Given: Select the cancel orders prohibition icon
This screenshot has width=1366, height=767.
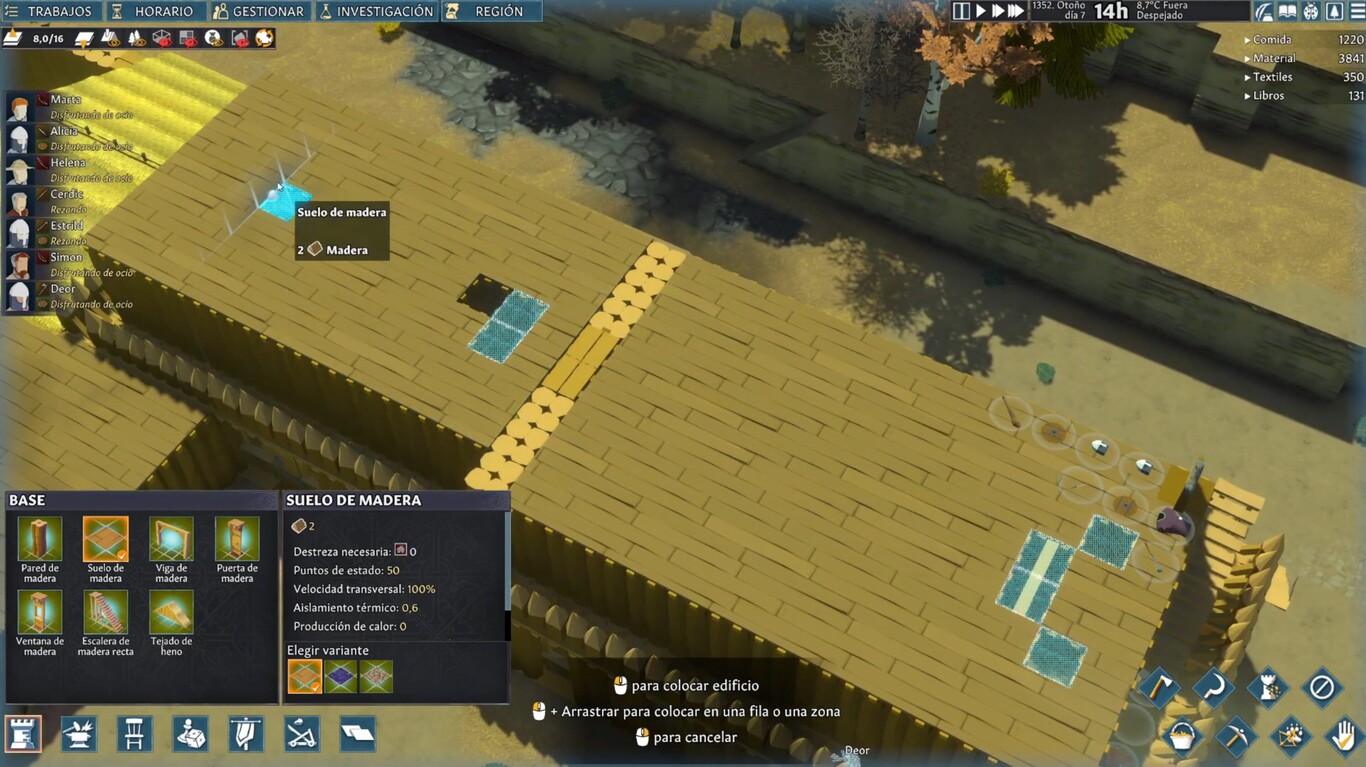Looking at the screenshot, I should click(1323, 688).
